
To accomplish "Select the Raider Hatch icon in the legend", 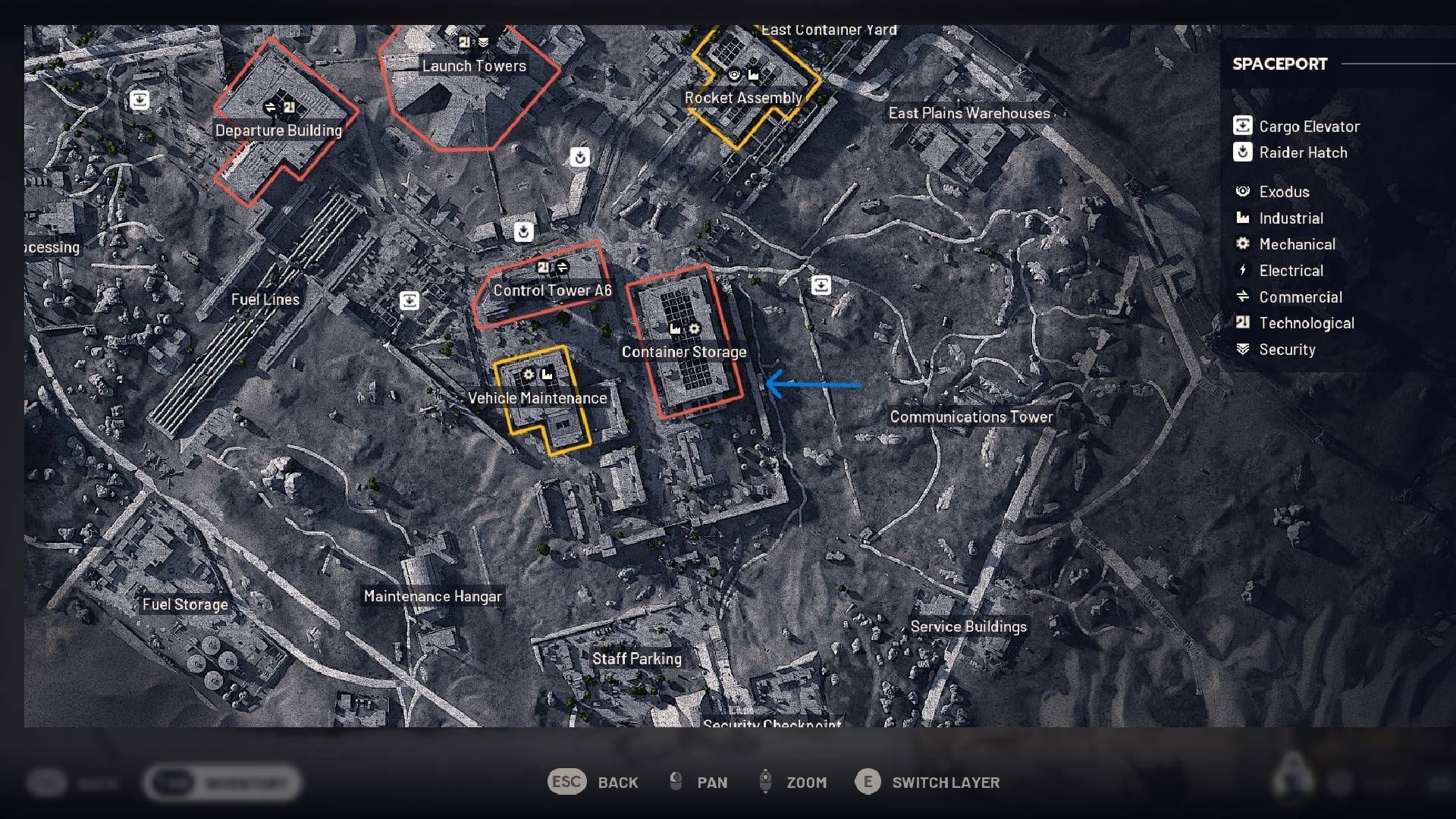I will 1241,152.
